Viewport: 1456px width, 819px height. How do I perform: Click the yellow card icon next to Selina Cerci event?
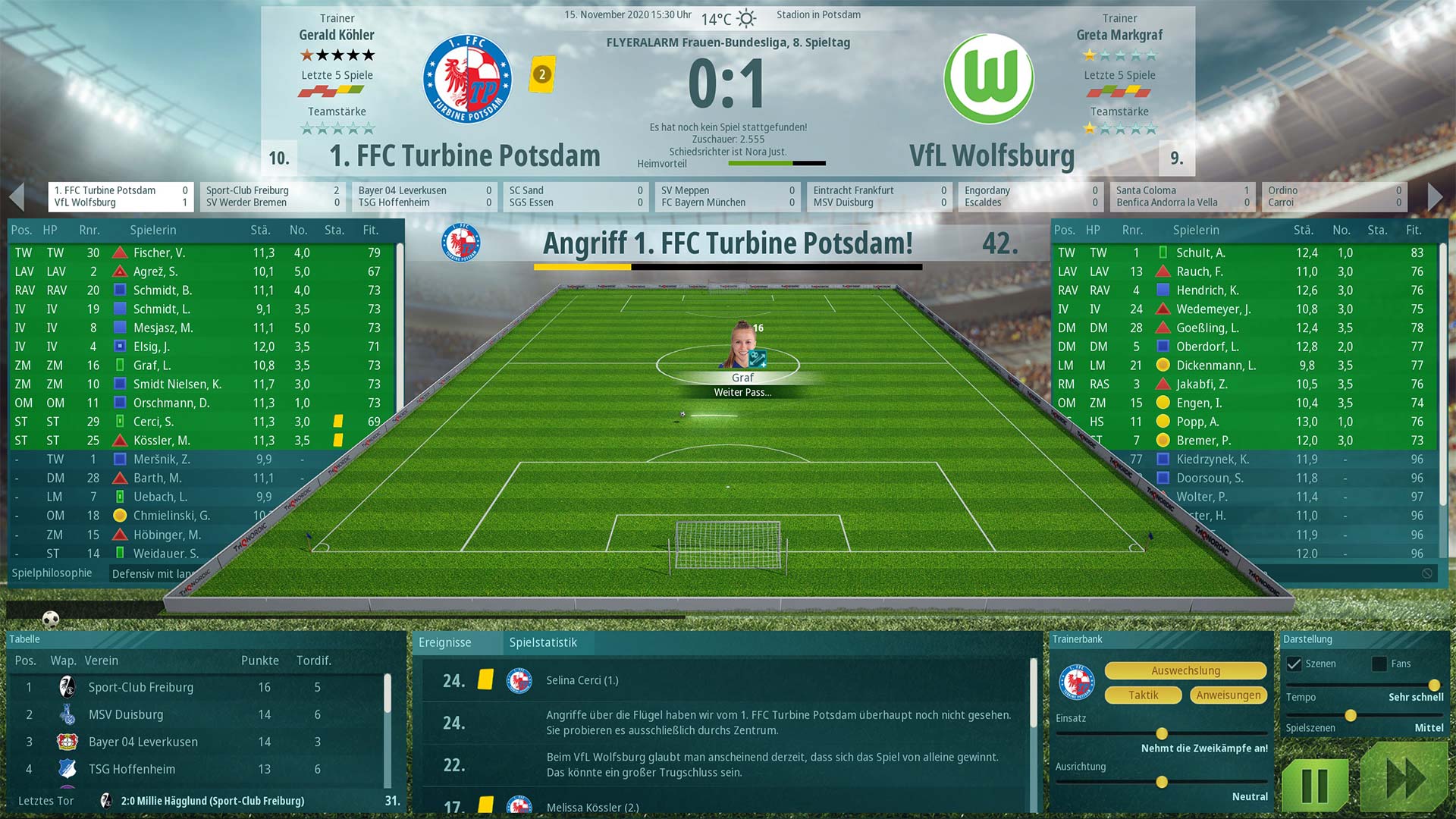[485, 680]
